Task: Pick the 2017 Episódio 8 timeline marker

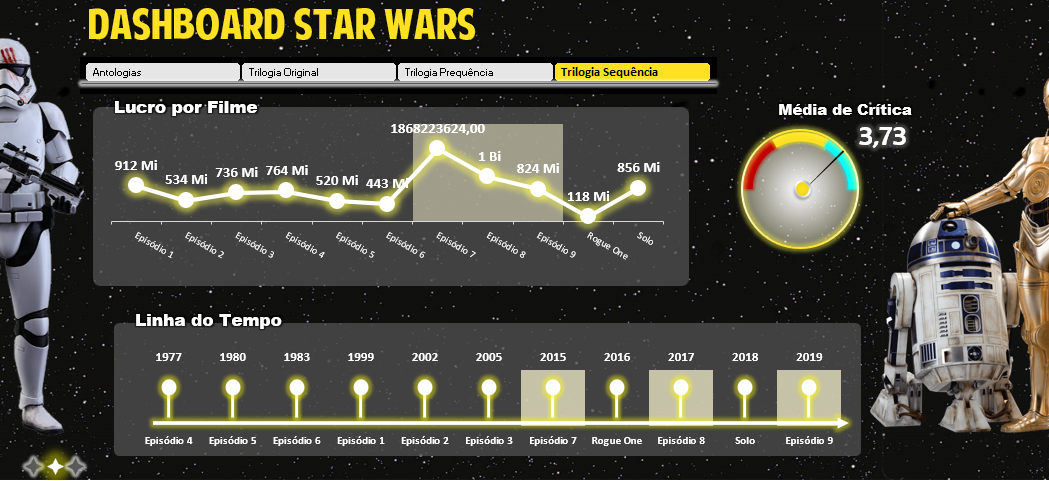Action: (x=681, y=388)
